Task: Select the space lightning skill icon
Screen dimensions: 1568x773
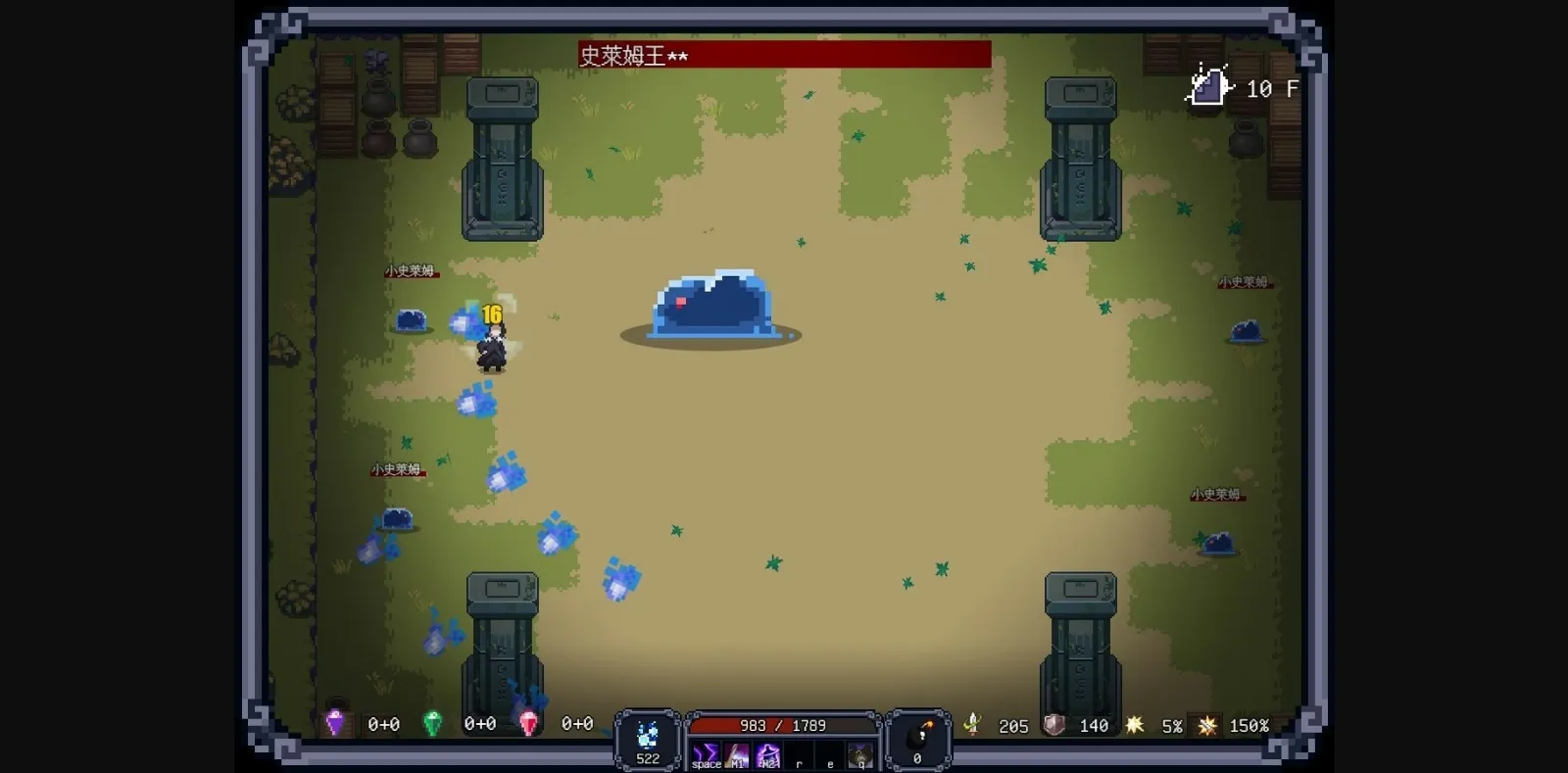Action: point(706,752)
